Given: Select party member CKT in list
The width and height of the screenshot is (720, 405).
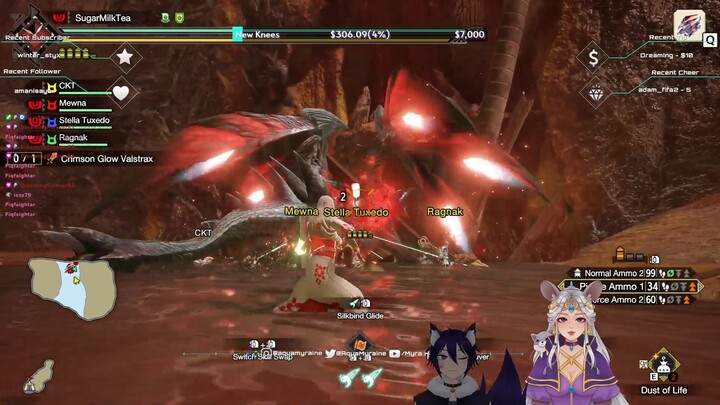Looking at the screenshot, I should 67,86.
